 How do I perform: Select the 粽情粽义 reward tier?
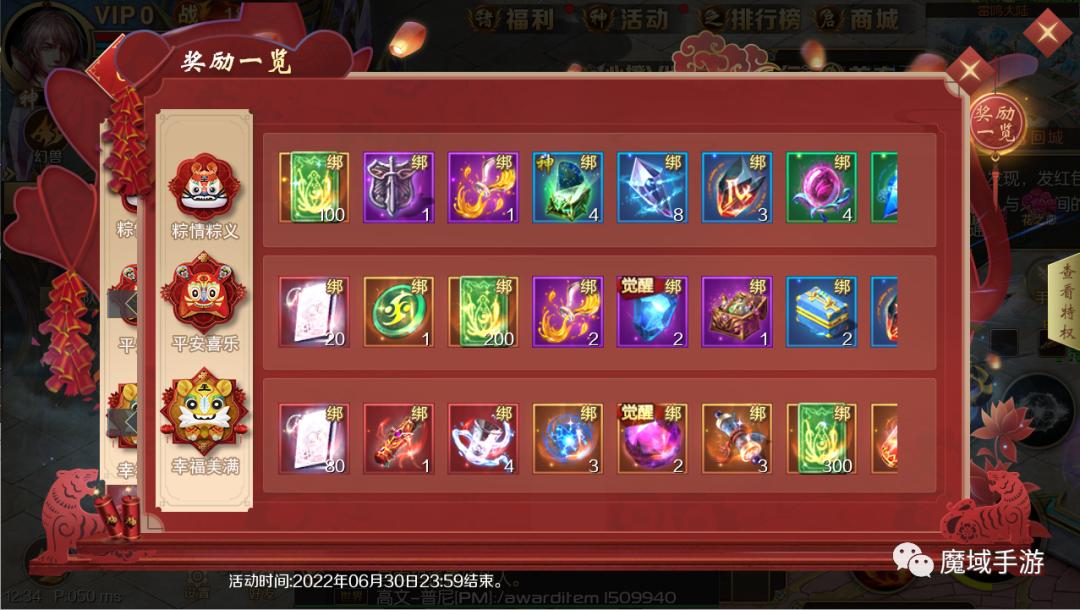tap(205, 196)
